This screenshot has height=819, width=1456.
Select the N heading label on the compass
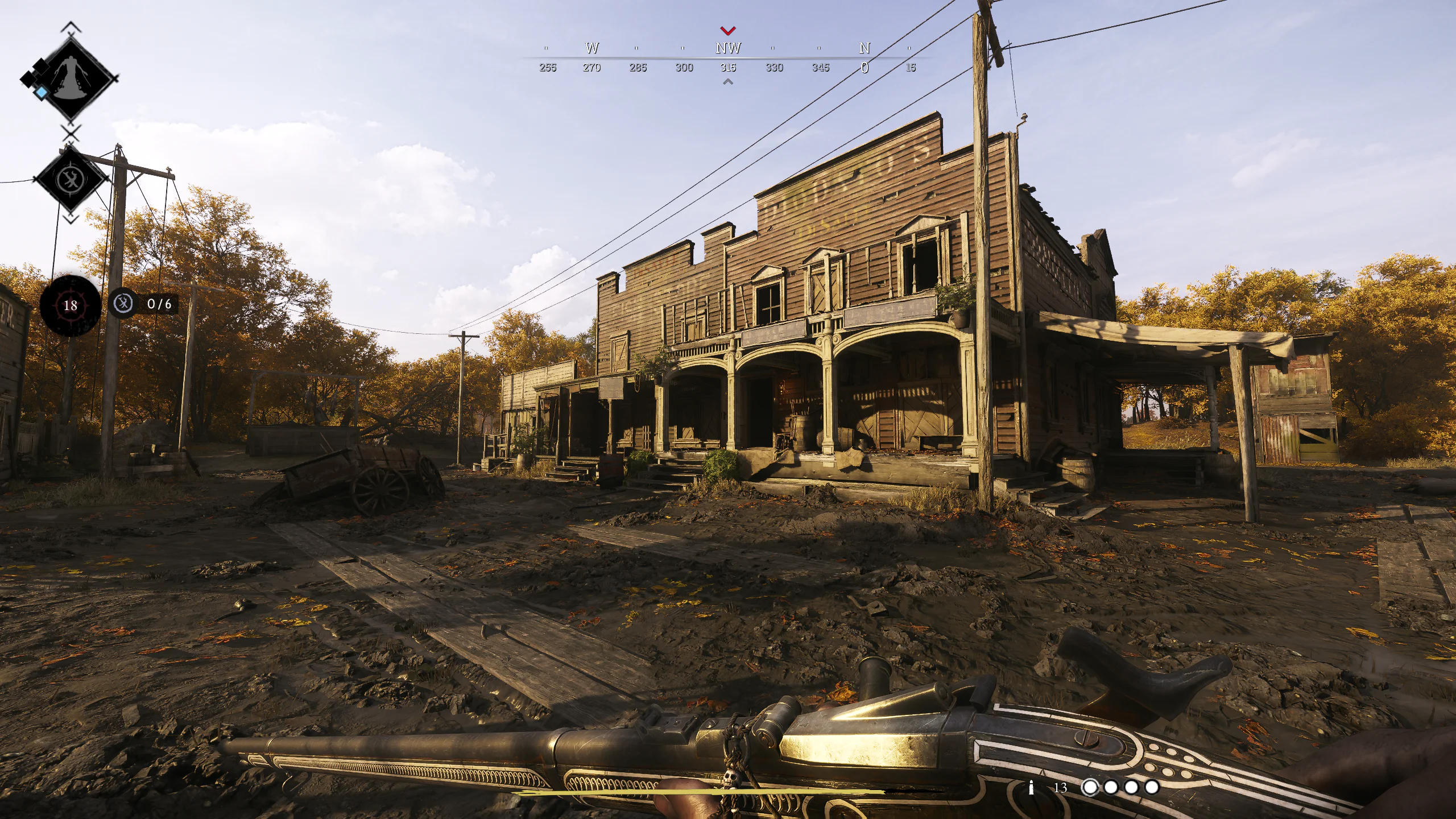(864, 49)
